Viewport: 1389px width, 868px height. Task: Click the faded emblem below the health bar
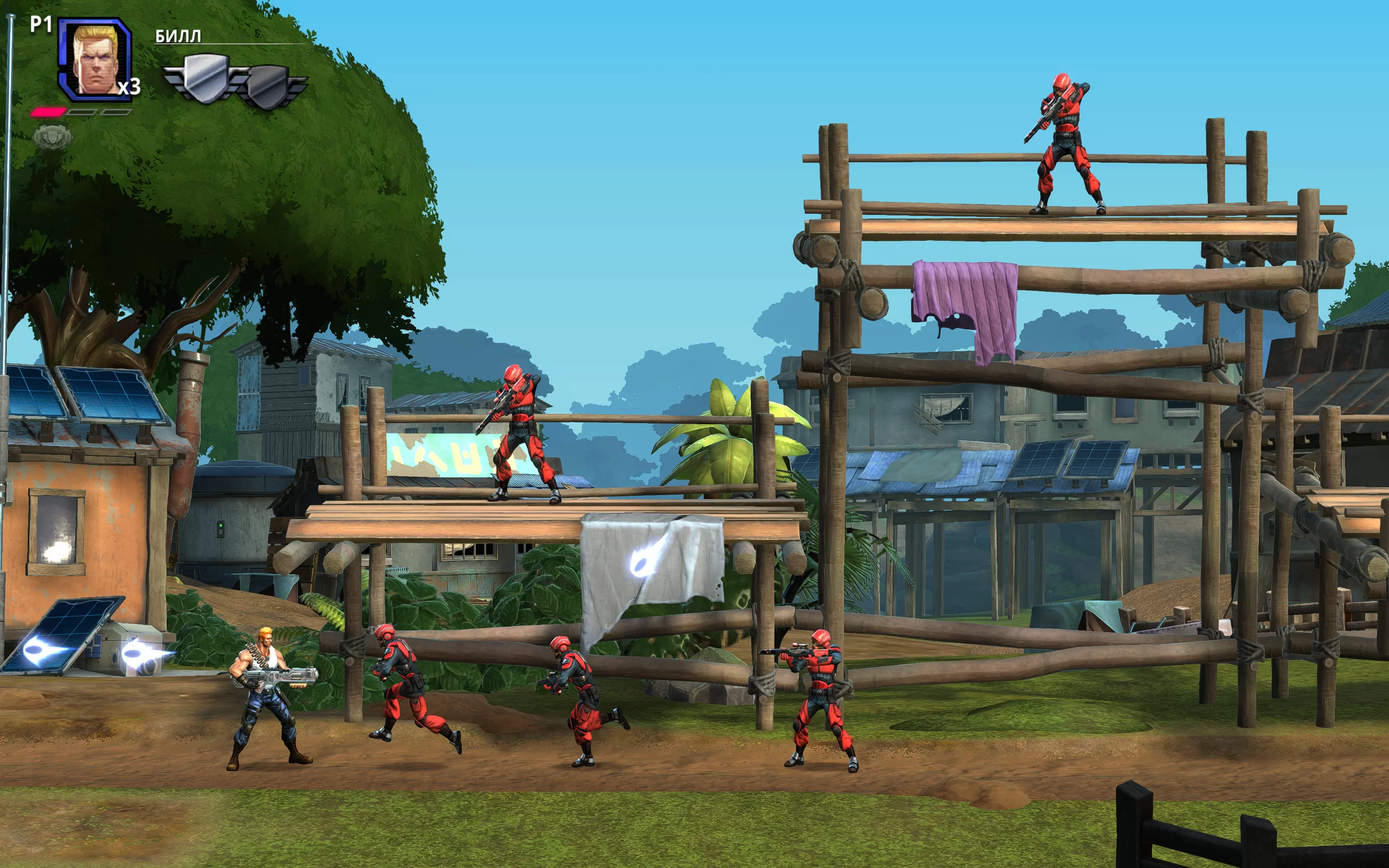52,138
